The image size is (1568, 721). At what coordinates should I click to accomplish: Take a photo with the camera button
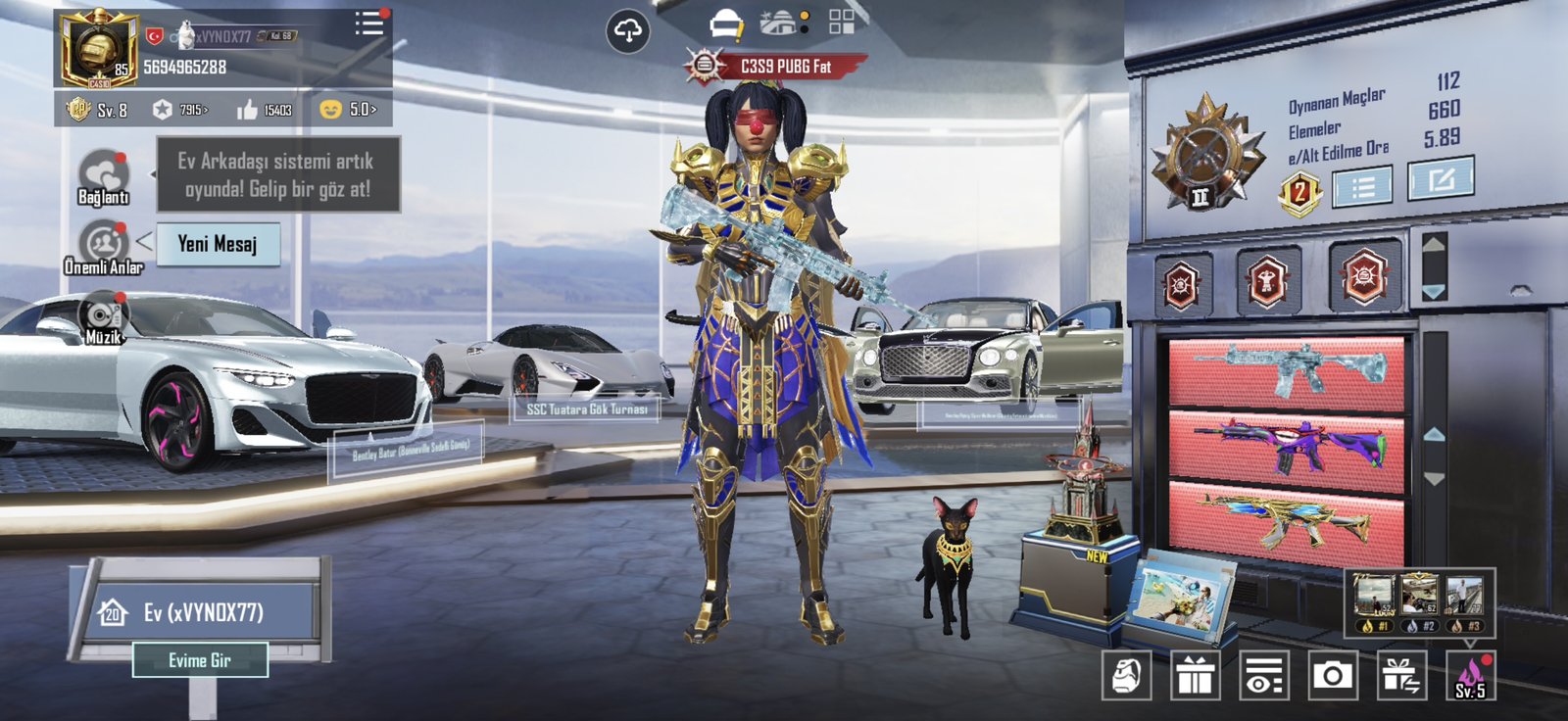(x=1332, y=675)
